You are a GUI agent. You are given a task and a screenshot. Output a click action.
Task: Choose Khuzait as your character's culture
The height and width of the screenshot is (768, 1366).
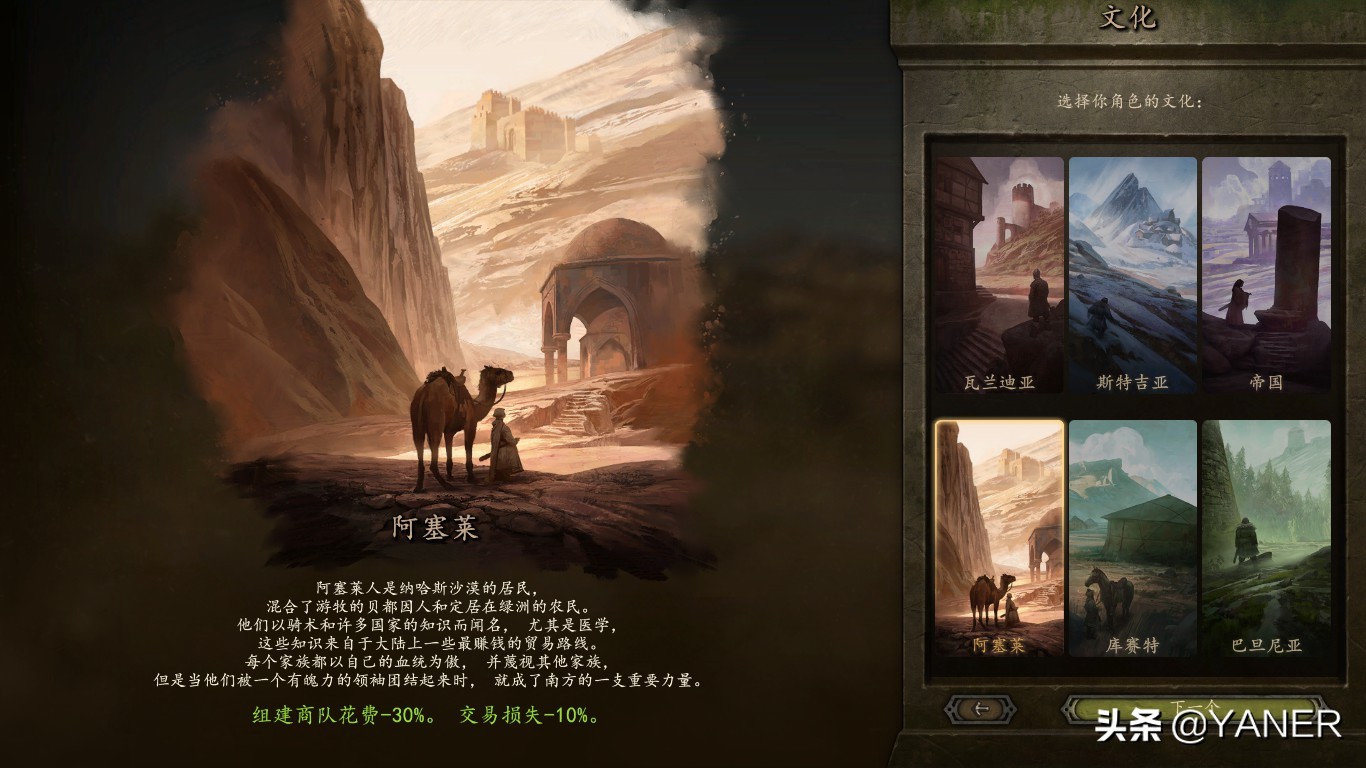[x=1131, y=545]
